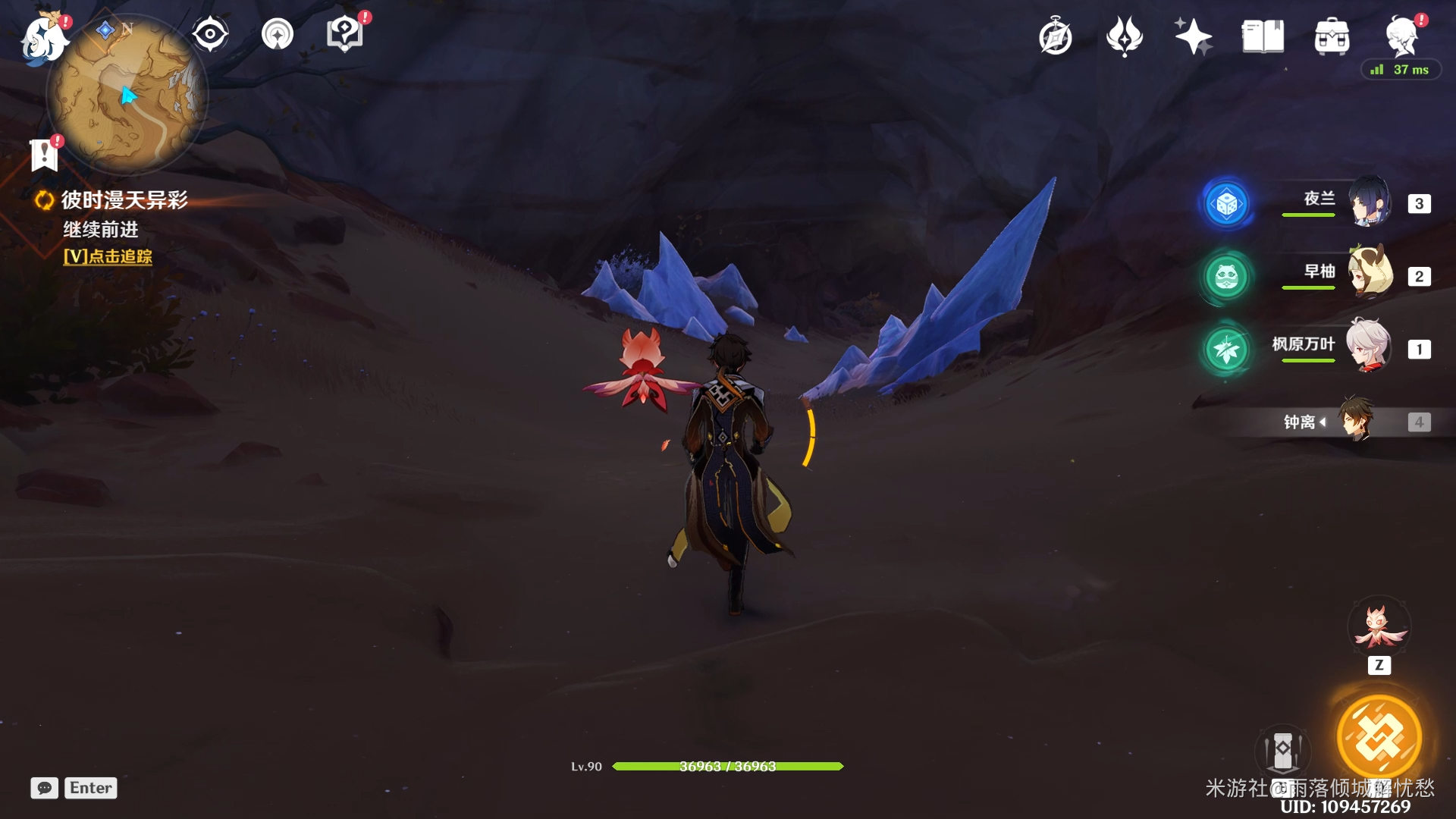1456x819 pixels.
Task: Open the adventurer compass icon
Action: pyautogui.click(x=1055, y=37)
